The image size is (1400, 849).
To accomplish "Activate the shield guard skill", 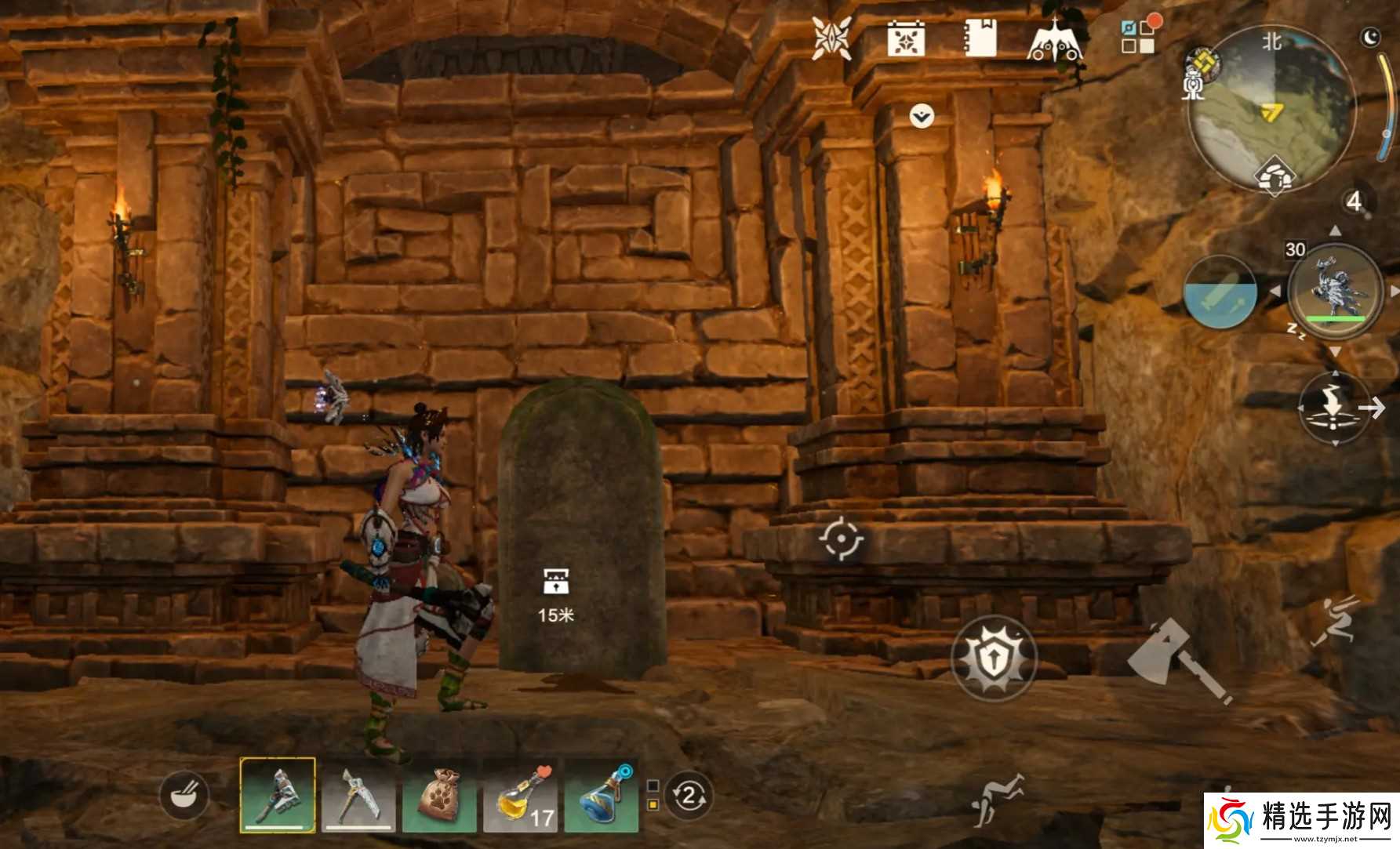I will [x=994, y=658].
